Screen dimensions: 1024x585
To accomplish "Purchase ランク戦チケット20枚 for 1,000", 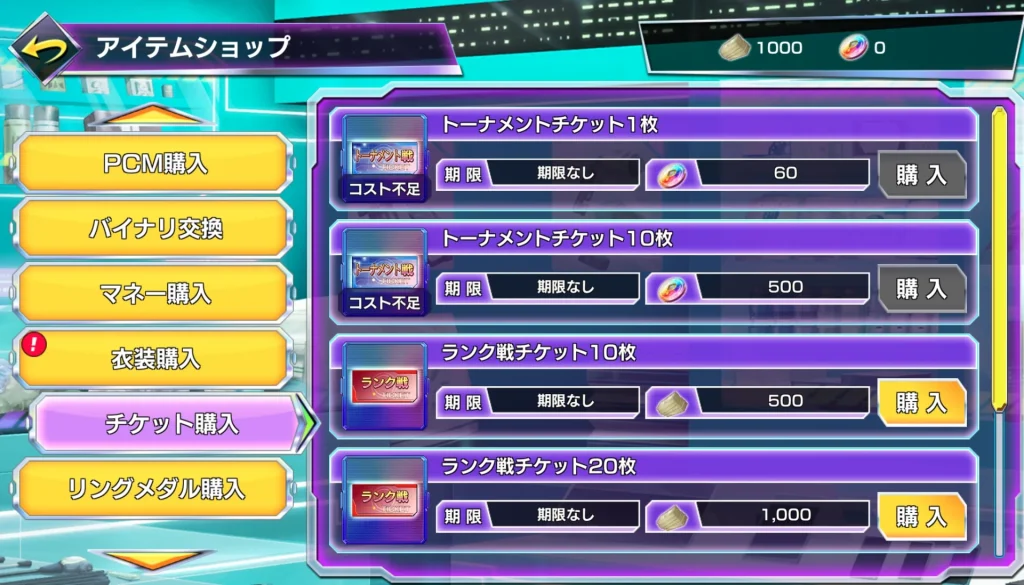I will (x=921, y=516).
